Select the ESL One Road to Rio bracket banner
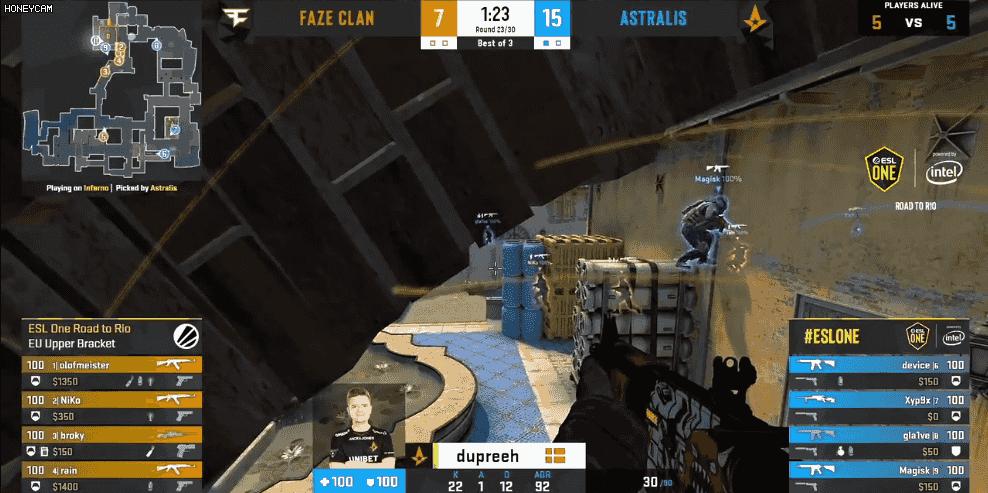Image resolution: width=988 pixels, height=493 pixels. click(x=110, y=335)
